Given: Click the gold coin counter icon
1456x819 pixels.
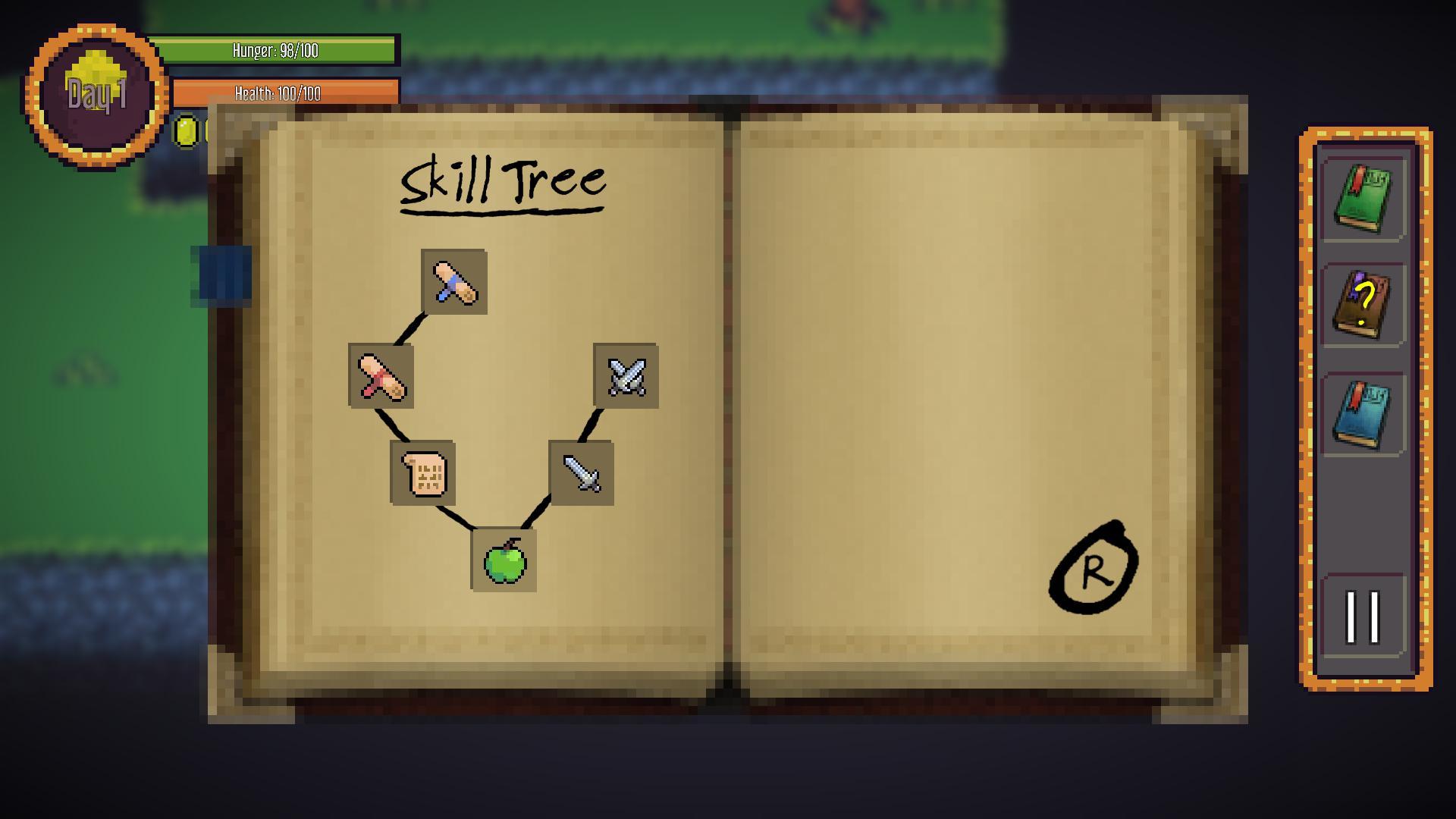Looking at the screenshot, I should (x=186, y=133).
